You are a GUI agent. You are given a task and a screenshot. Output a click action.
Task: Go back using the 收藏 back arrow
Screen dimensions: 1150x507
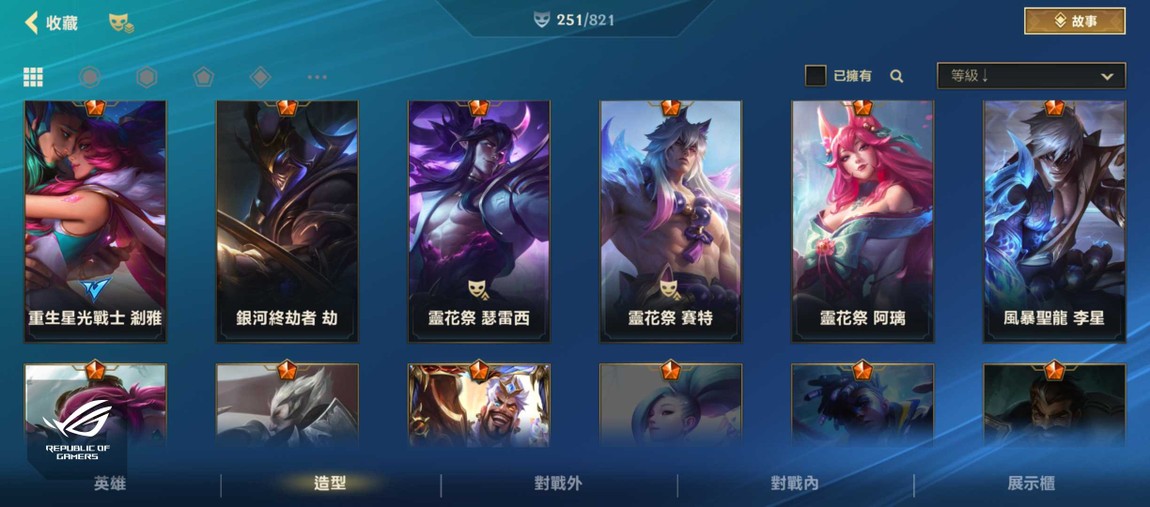click(32, 22)
